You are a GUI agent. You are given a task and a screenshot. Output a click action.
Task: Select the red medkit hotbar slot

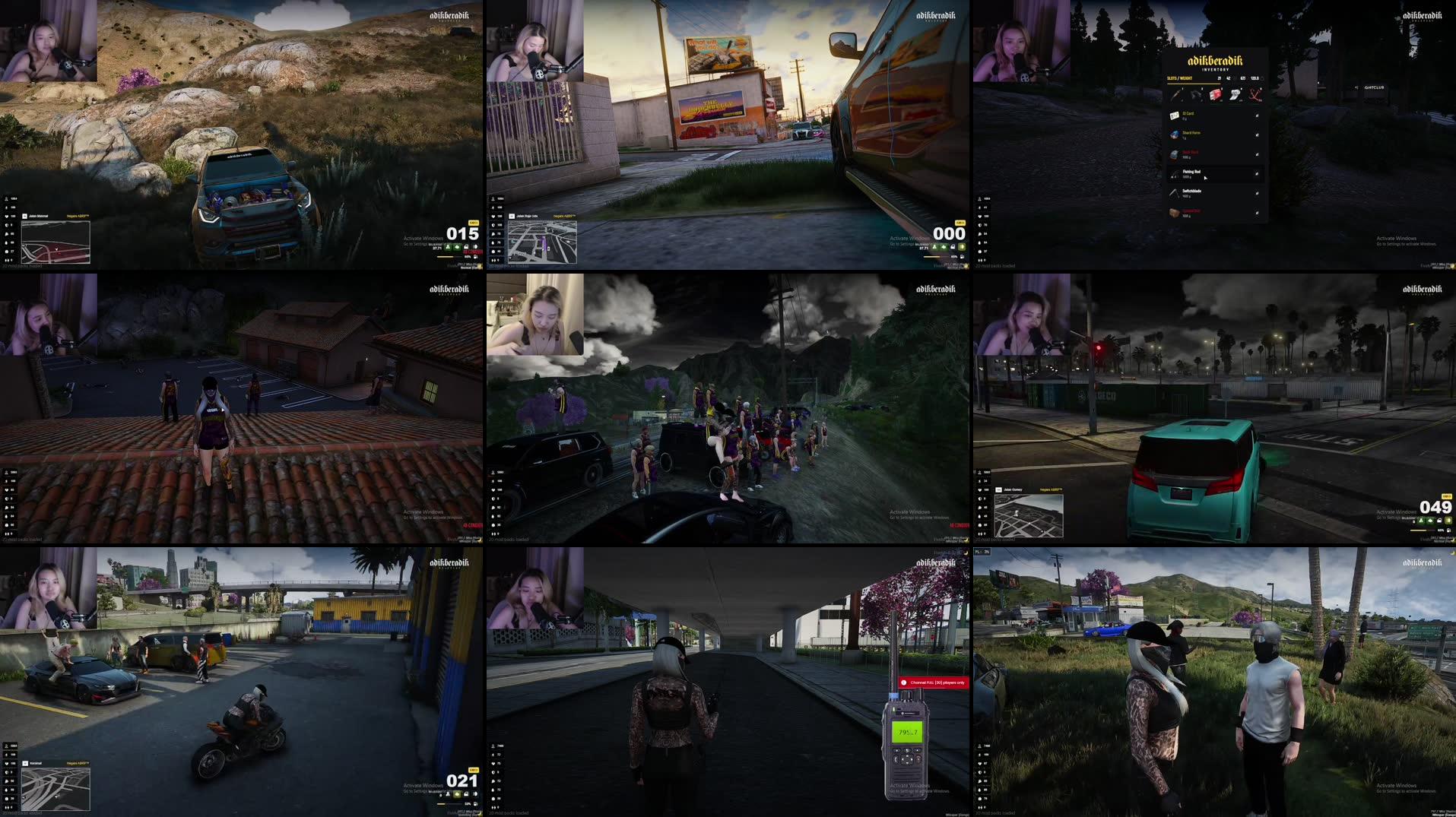pyautogui.click(x=1215, y=94)
